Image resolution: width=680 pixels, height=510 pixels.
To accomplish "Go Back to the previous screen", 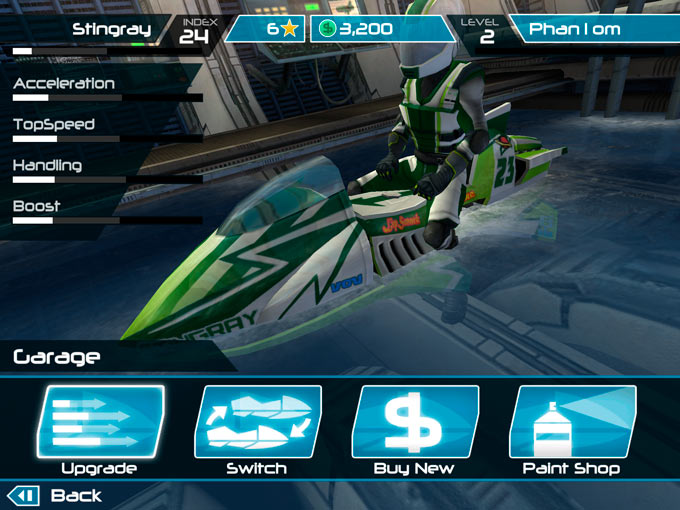I will pyautogui.click(x=56, y=495).
